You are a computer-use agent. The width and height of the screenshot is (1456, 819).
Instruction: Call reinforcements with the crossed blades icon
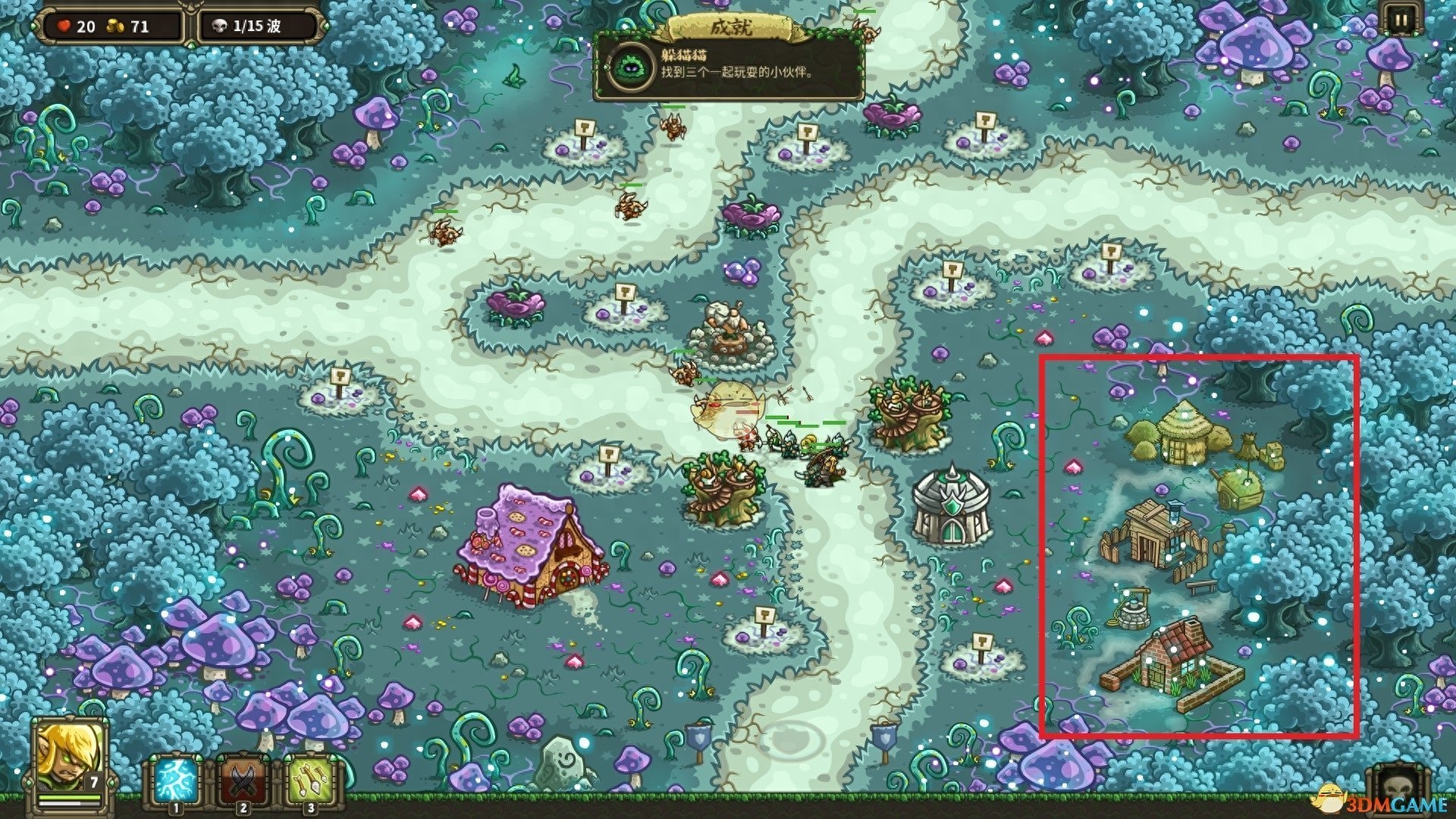point(243,781)
